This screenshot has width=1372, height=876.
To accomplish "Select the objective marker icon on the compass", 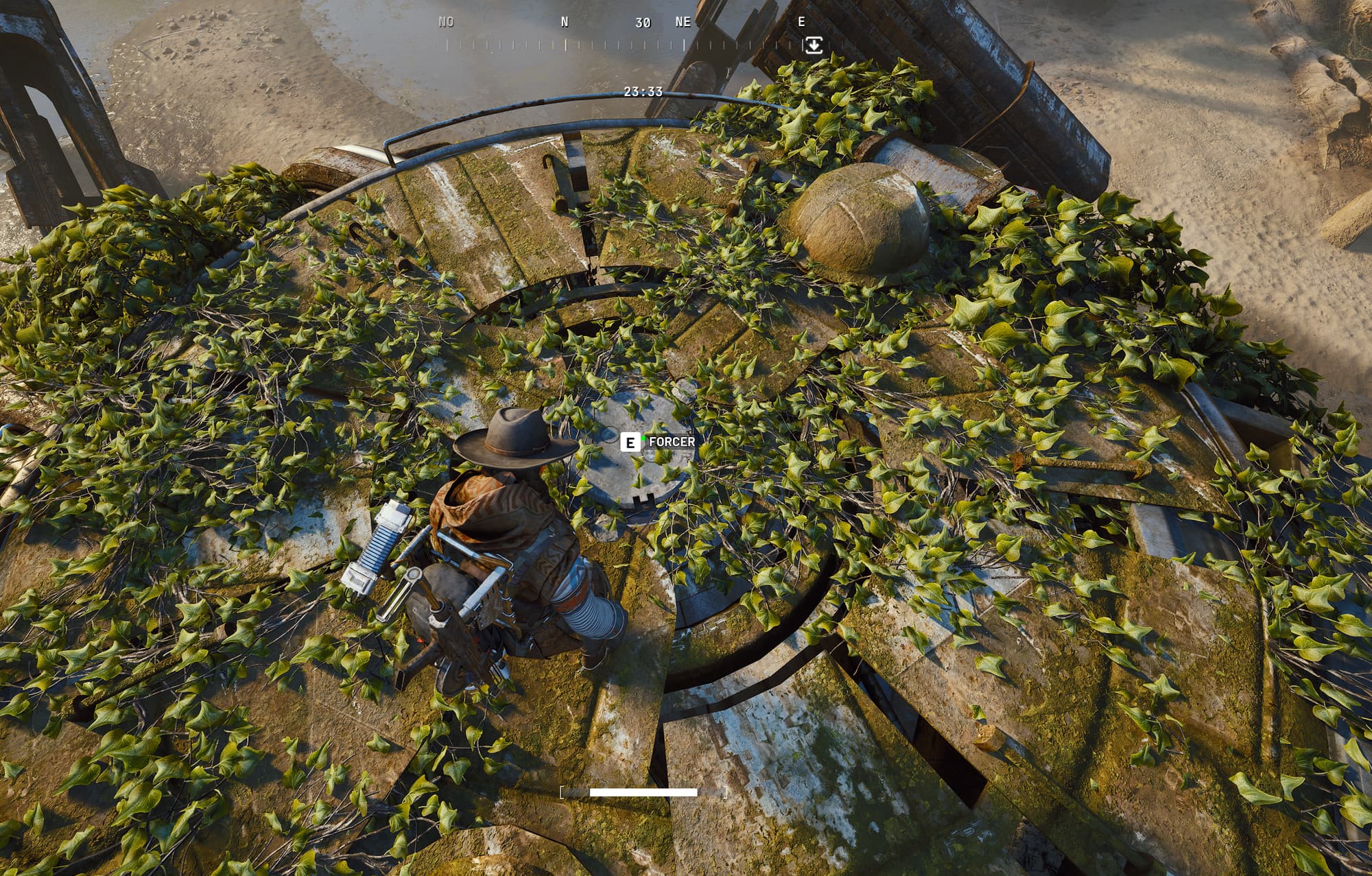I will pyautogui.click(x=813, y=45).
